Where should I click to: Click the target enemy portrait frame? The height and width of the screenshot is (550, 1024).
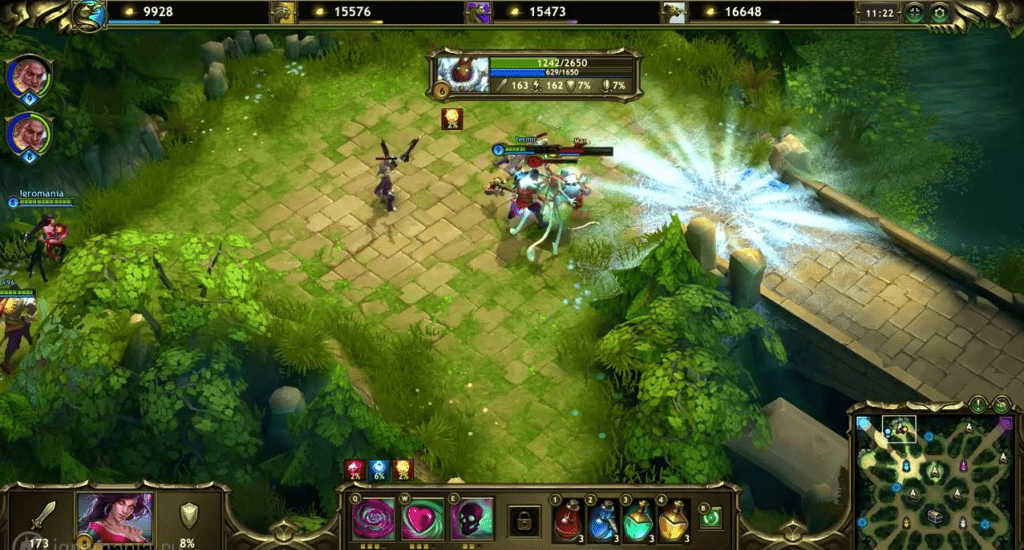[462, 75]
